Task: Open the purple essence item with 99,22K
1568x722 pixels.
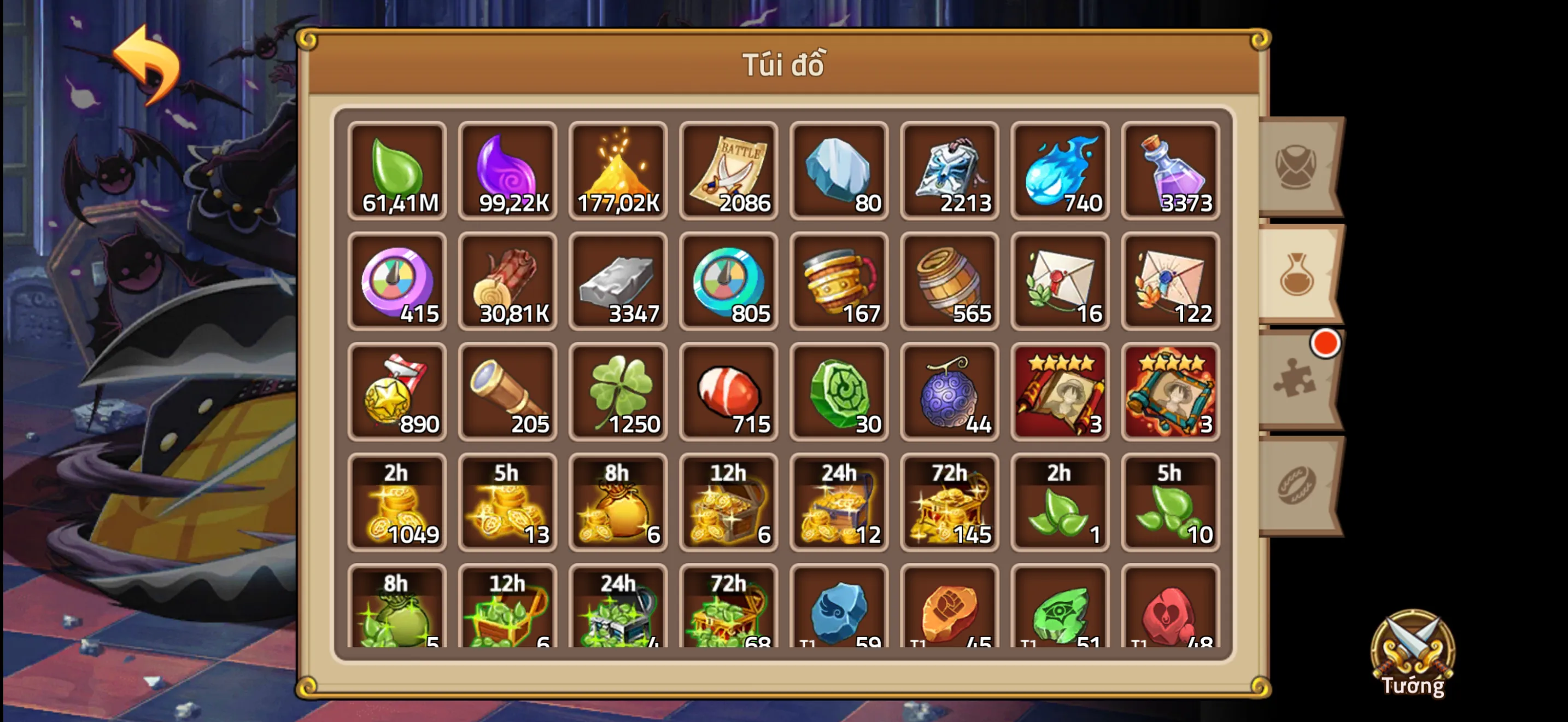Action: click(508, 171)
